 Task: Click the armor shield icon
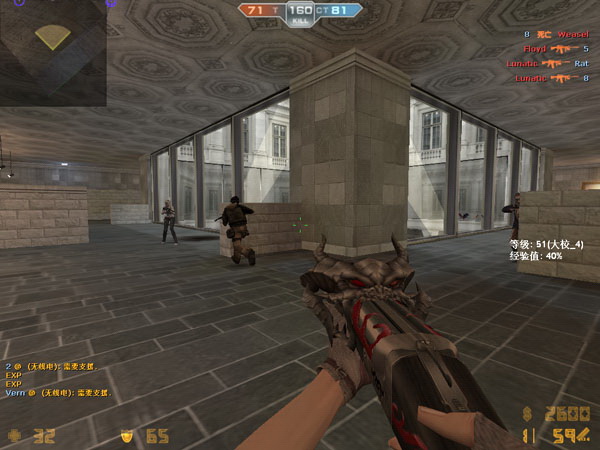[127, 435]
